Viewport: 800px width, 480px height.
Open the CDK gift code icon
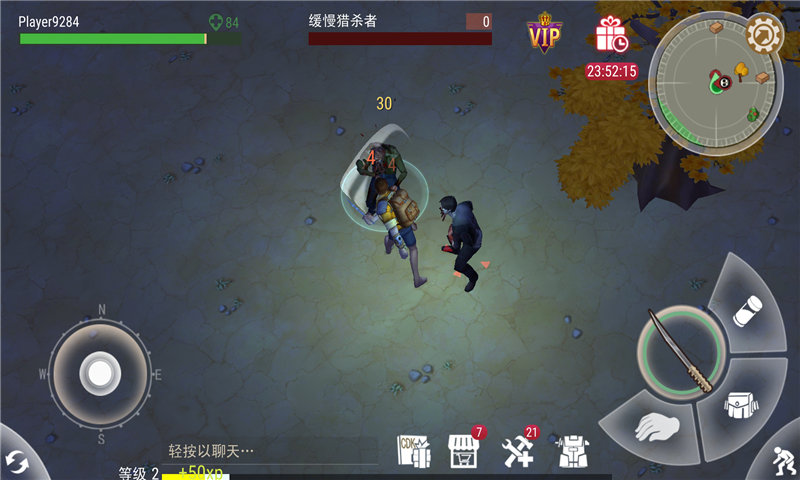(414, 450)
